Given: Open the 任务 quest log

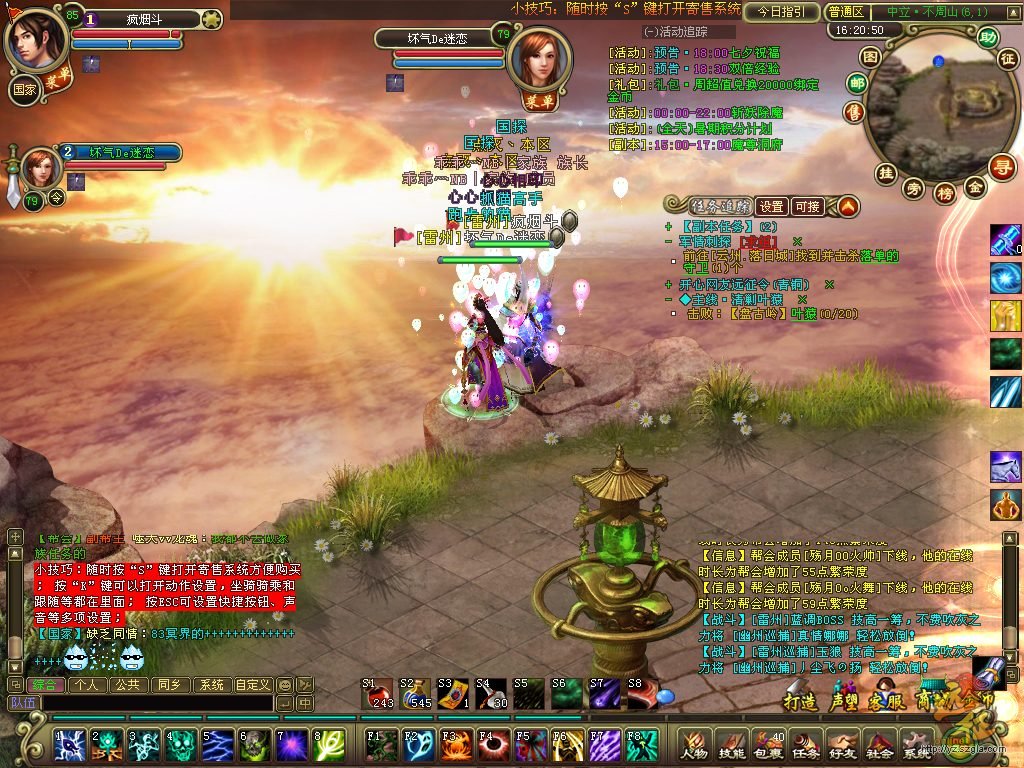Looking at the screenshot, I should [806, 746].
